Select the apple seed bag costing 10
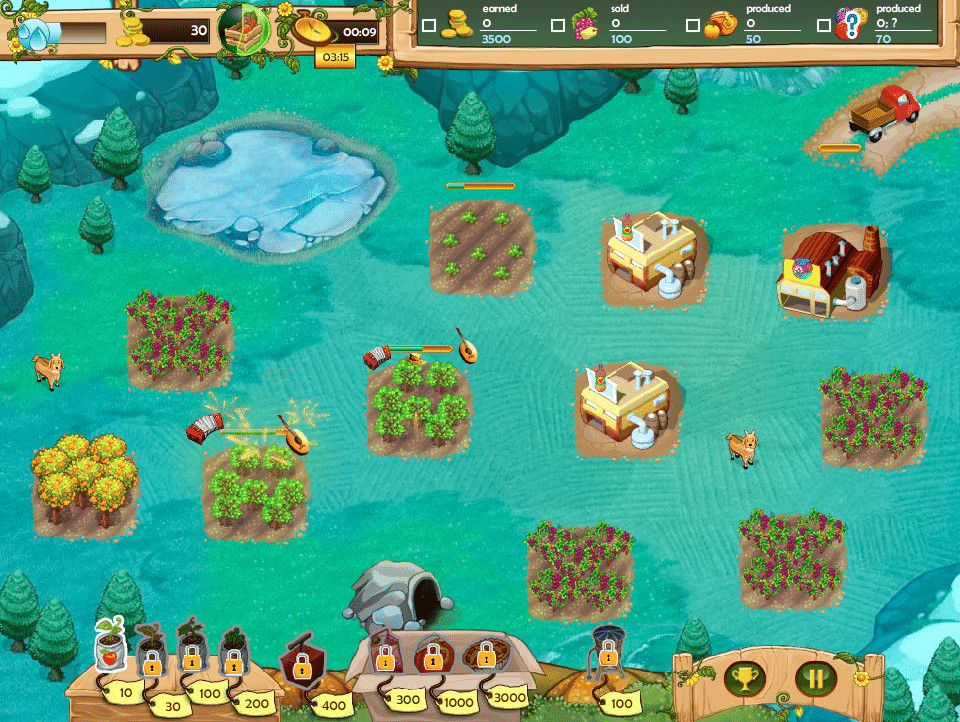 pos(111,647)
